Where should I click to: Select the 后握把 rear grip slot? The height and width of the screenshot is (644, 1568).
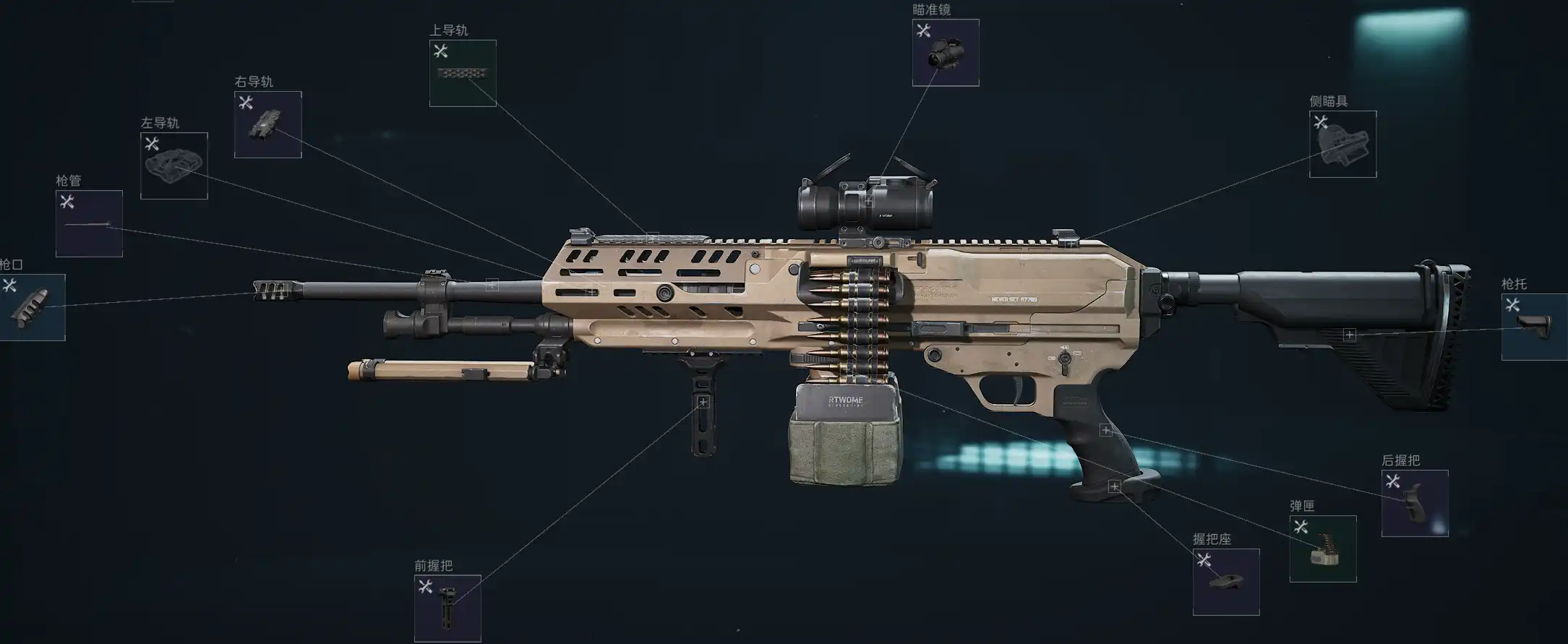tap(1414, 503)
